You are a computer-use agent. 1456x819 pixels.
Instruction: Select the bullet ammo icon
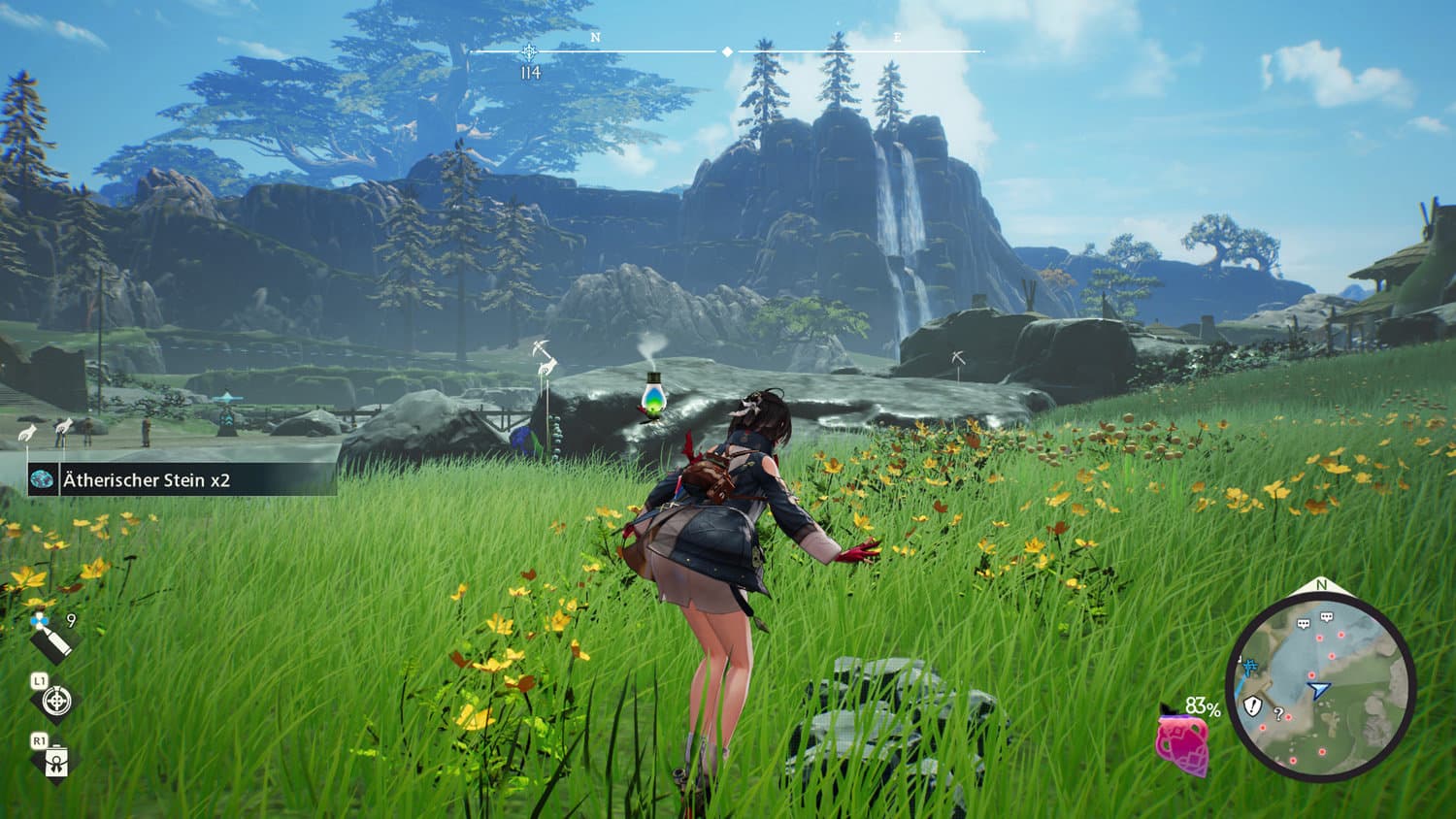(x=52, y=639)
